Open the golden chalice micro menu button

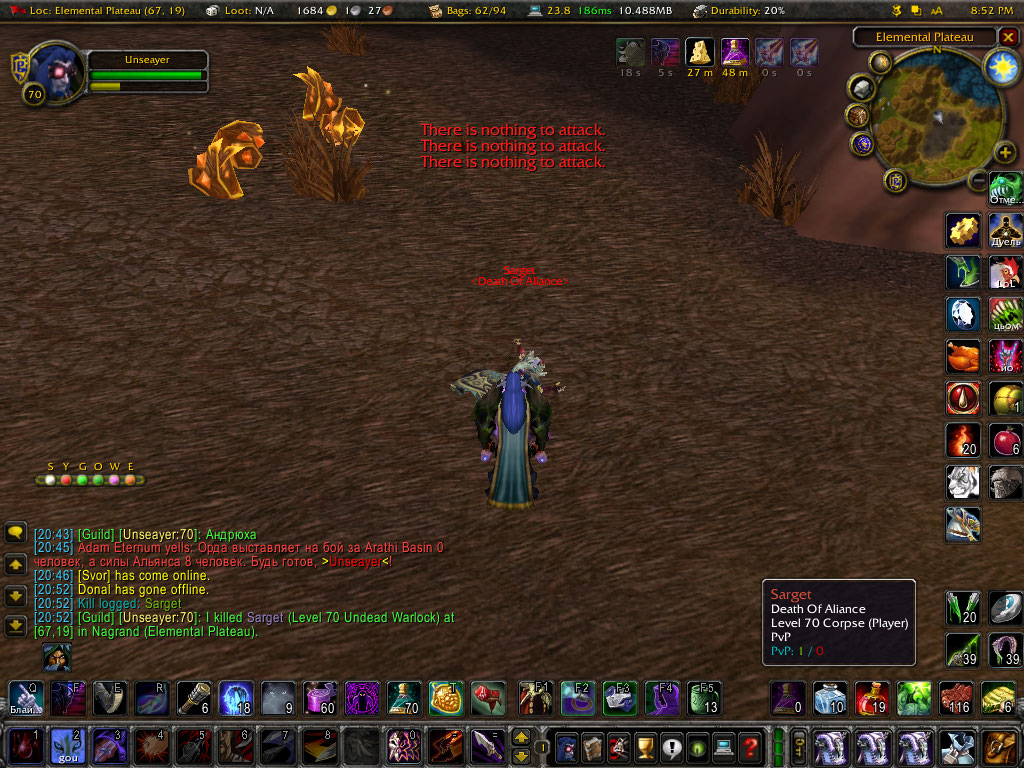(646, 746)
